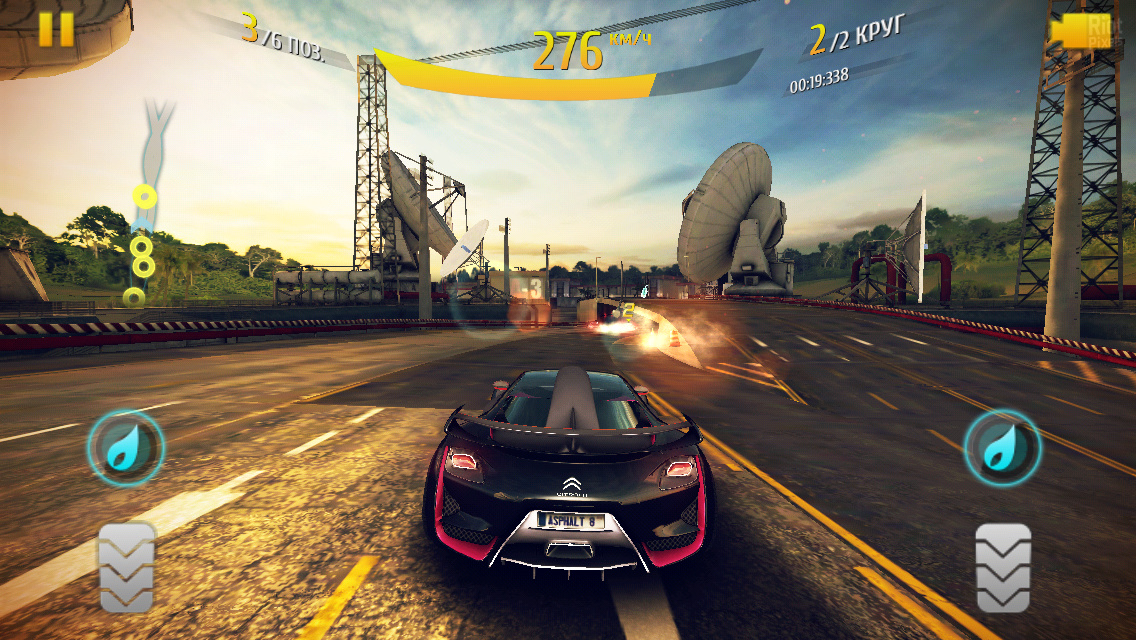Tap the right-hand nitro flame button
Image resolution: width=1136 pixels, height=640 pixels.
[x=1002, y=447]
